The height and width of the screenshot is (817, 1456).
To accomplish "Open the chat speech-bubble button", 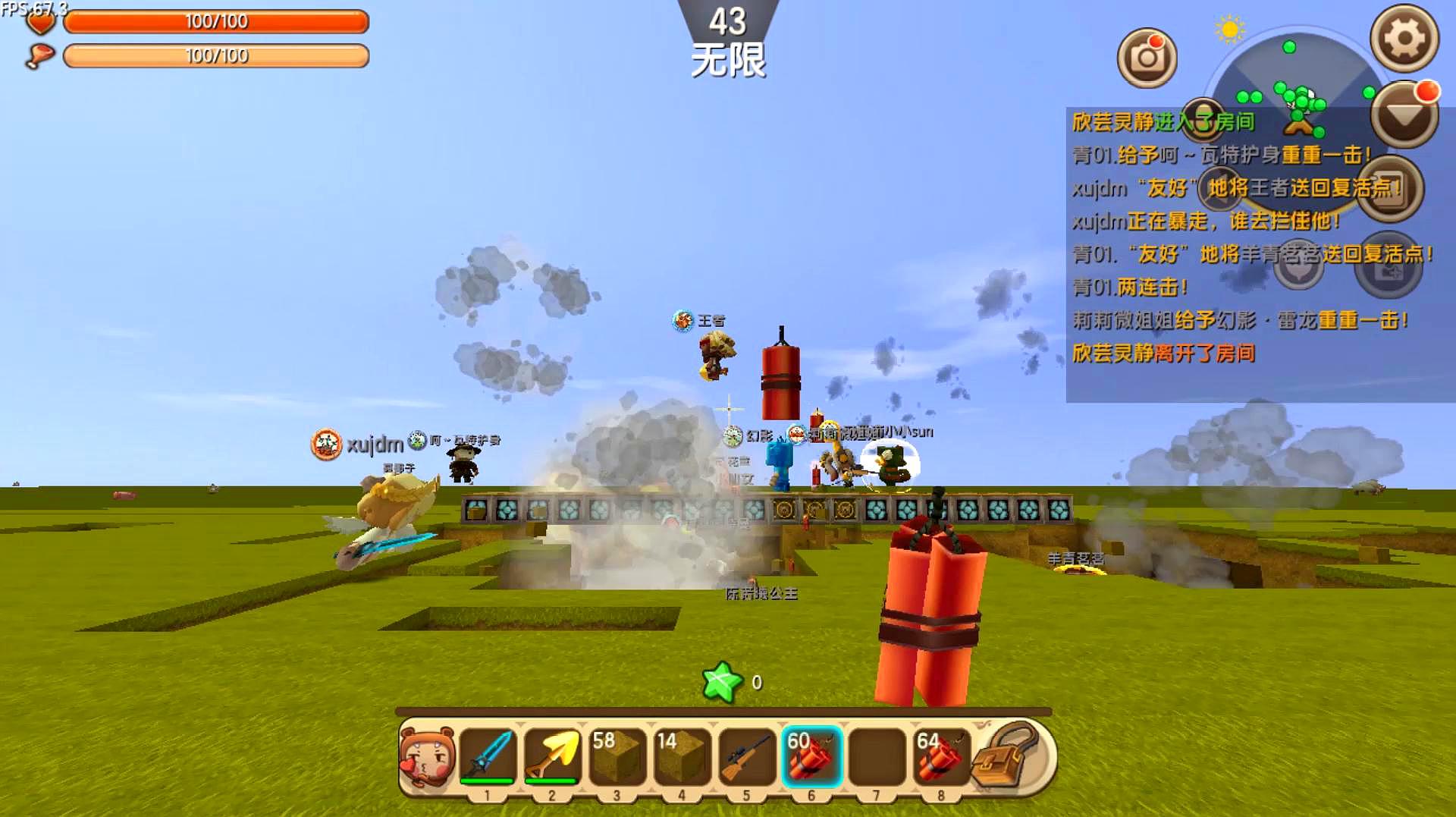I will pyautogui.click(x=1298, y=266).
